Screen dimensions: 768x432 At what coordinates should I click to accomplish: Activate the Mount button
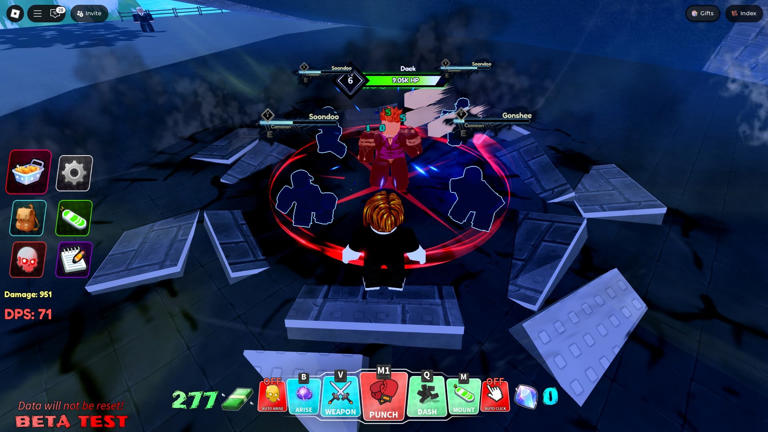click(463, 397)
